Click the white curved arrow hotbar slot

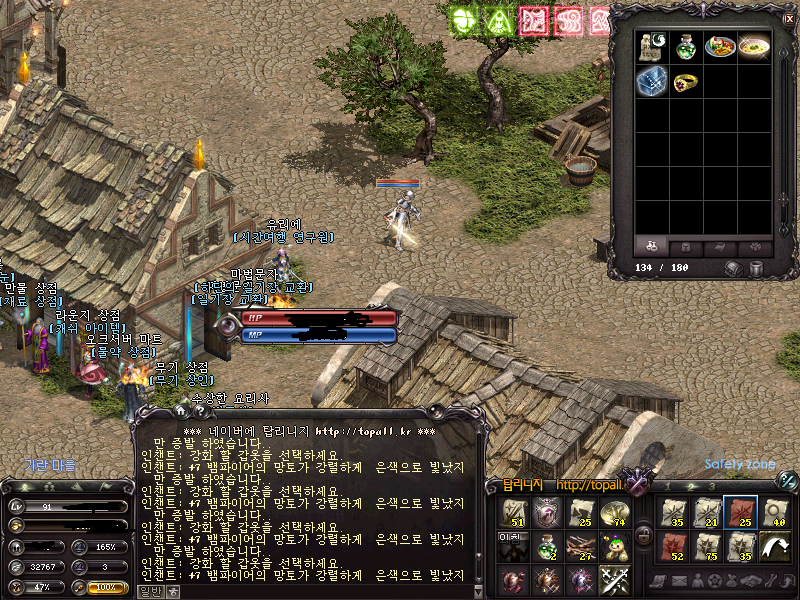pyautogui.click(x=774, y=547)
